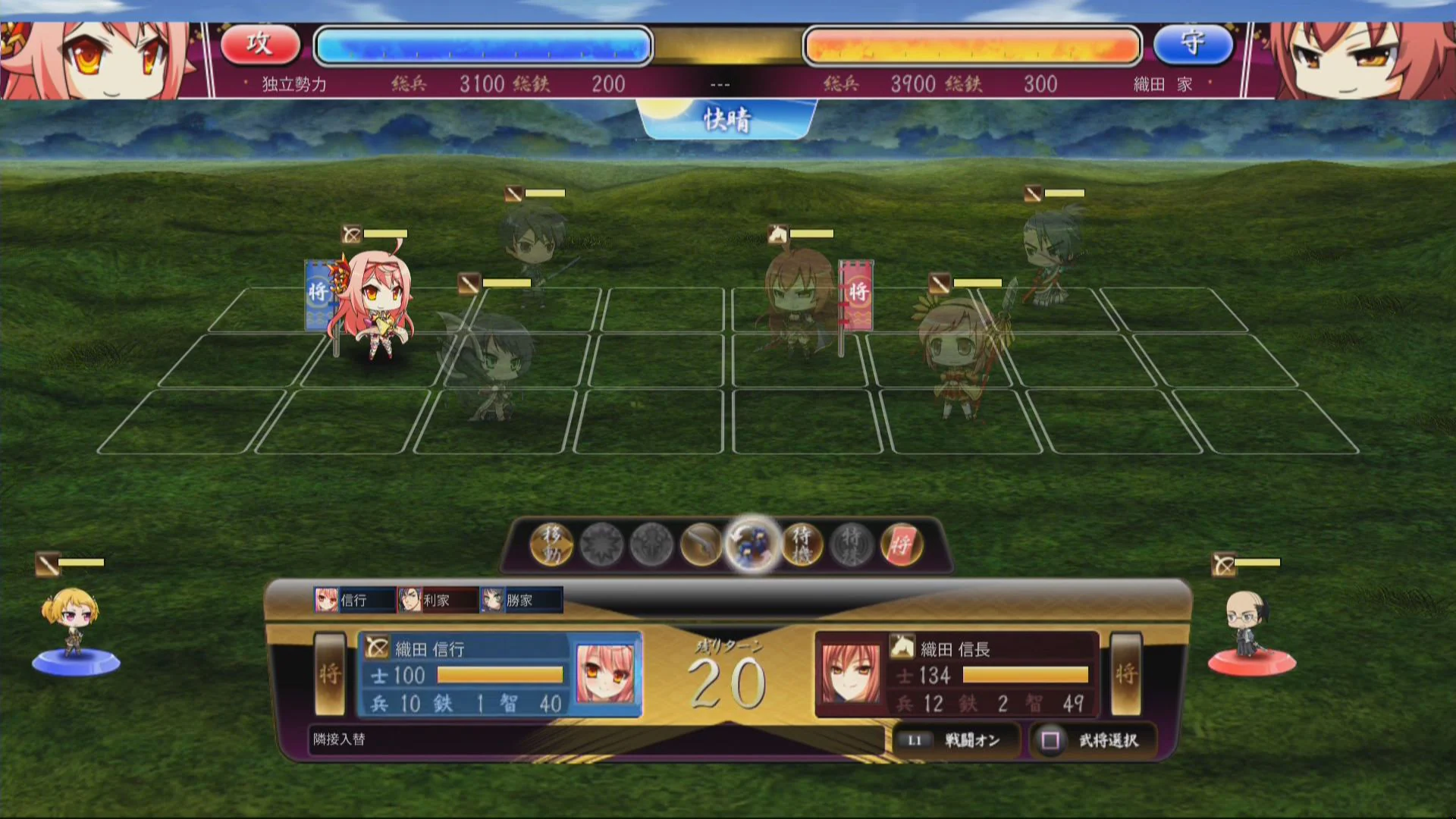The height and width of the screenshot is (819, 1456).
Task: Click the red 将 commander command icon
Action: coord(904,544)
